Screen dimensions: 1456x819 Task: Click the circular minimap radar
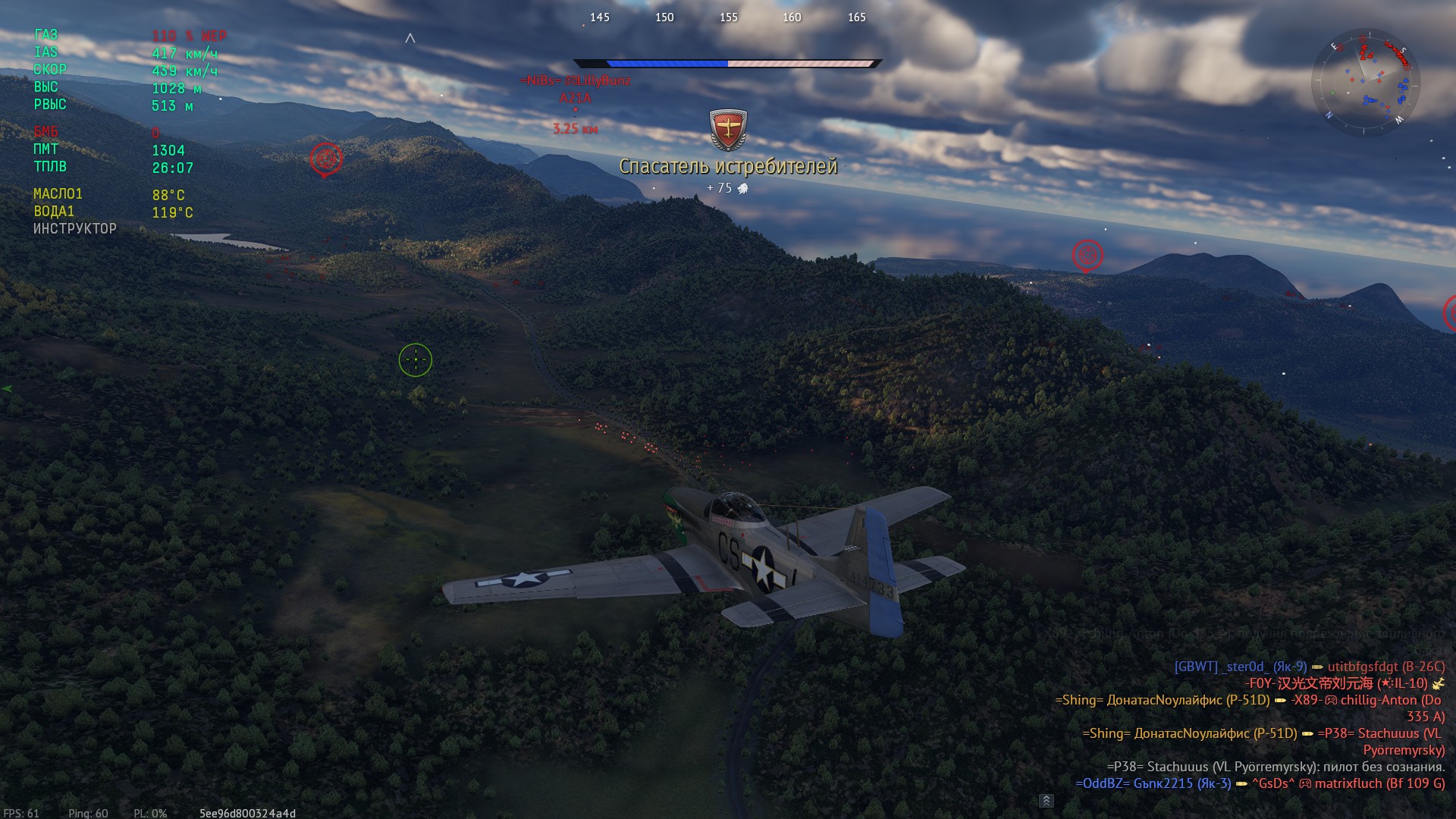[1367, 82]
